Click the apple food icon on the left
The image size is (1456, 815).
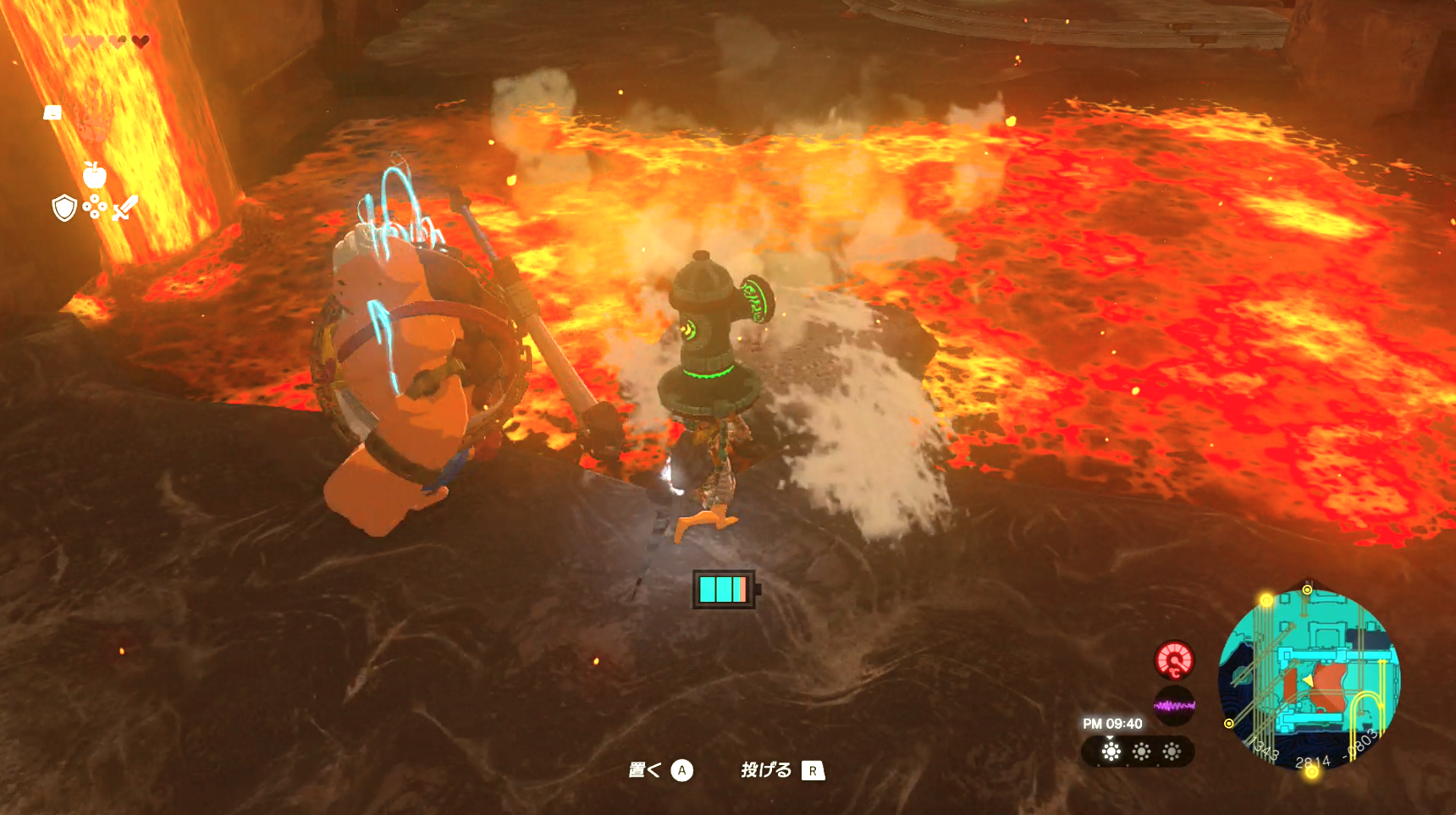95,174
